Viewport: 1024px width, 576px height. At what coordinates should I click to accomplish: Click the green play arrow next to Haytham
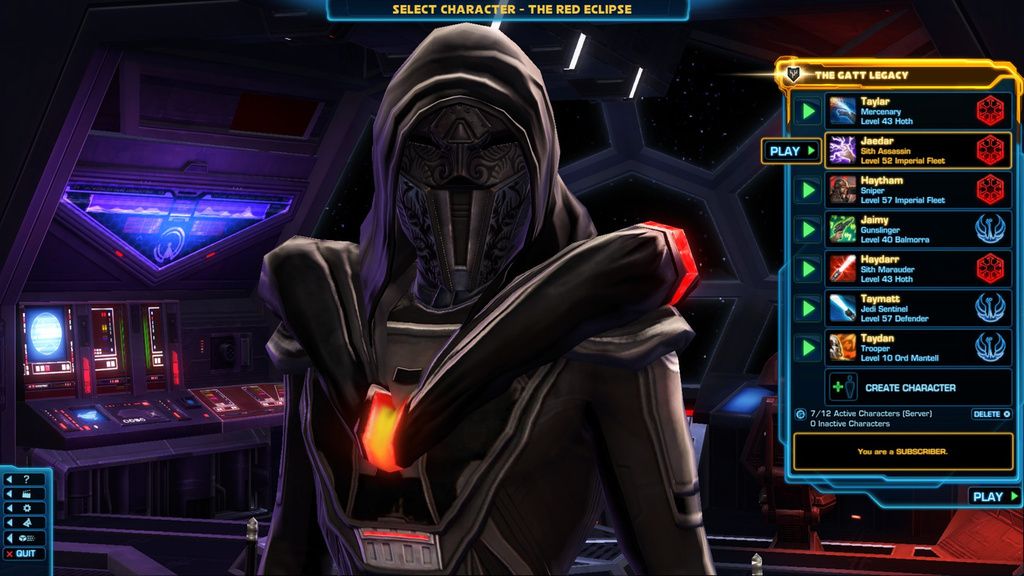(807, 189)
